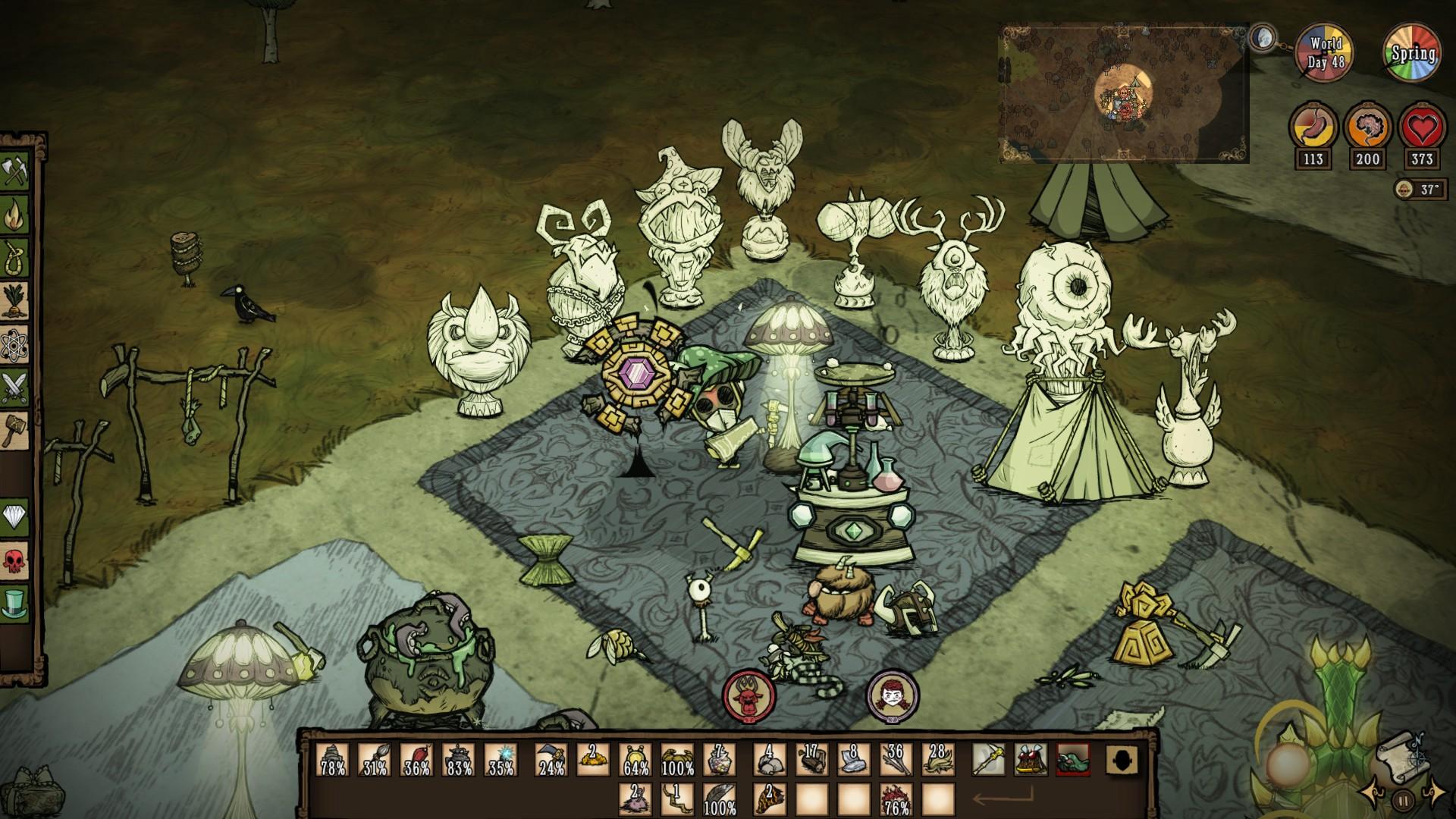Open the Refine diamond tab

(x=16, y=517)
